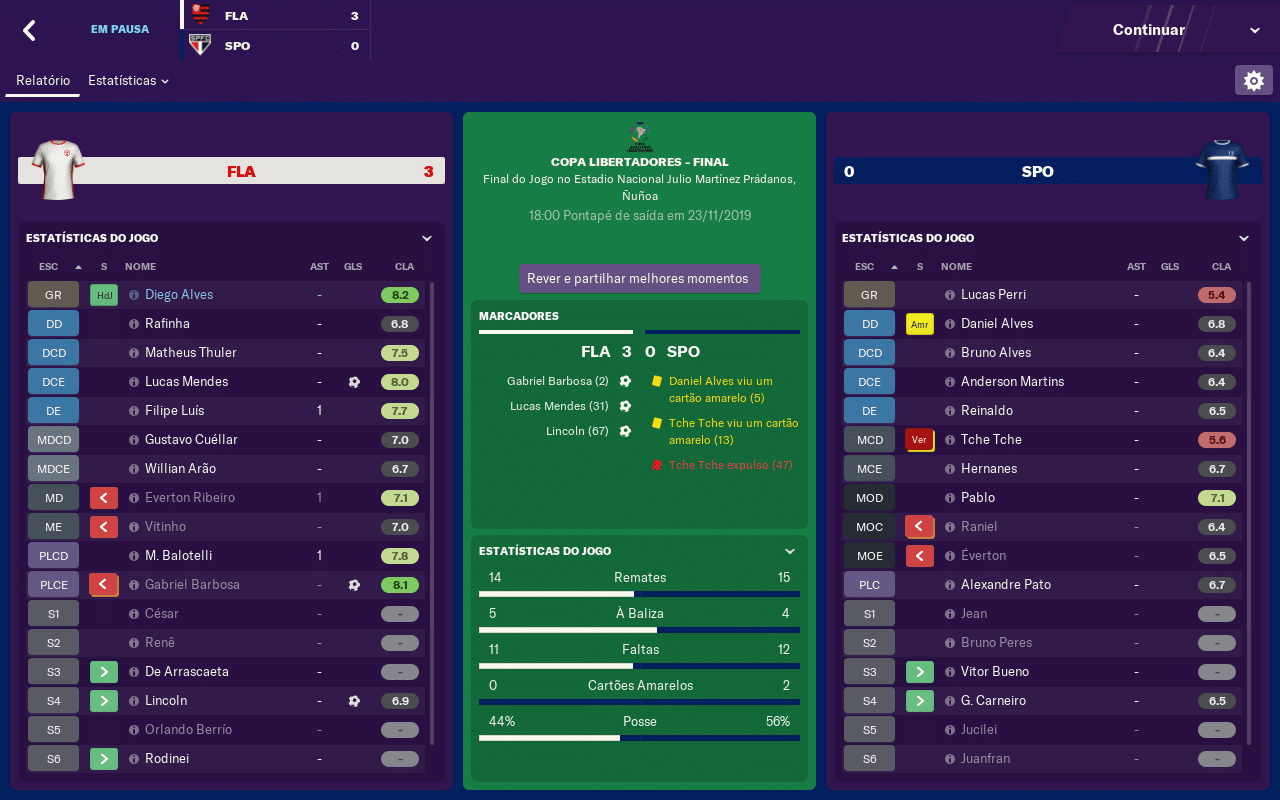Click the FLA team name banner
This screenshot has width=1280, height=800.
tap(241, 172)
